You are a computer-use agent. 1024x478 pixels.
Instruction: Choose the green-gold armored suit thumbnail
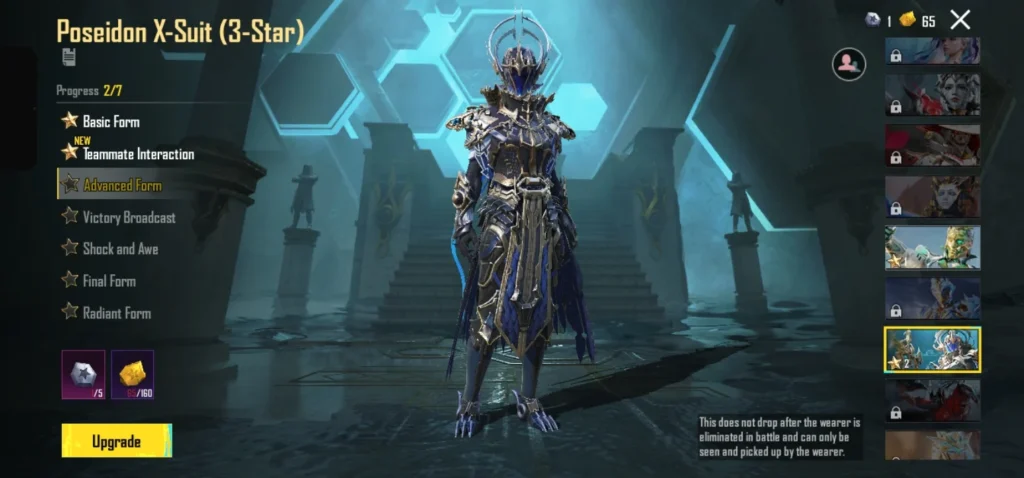click(x=932, y=247)
